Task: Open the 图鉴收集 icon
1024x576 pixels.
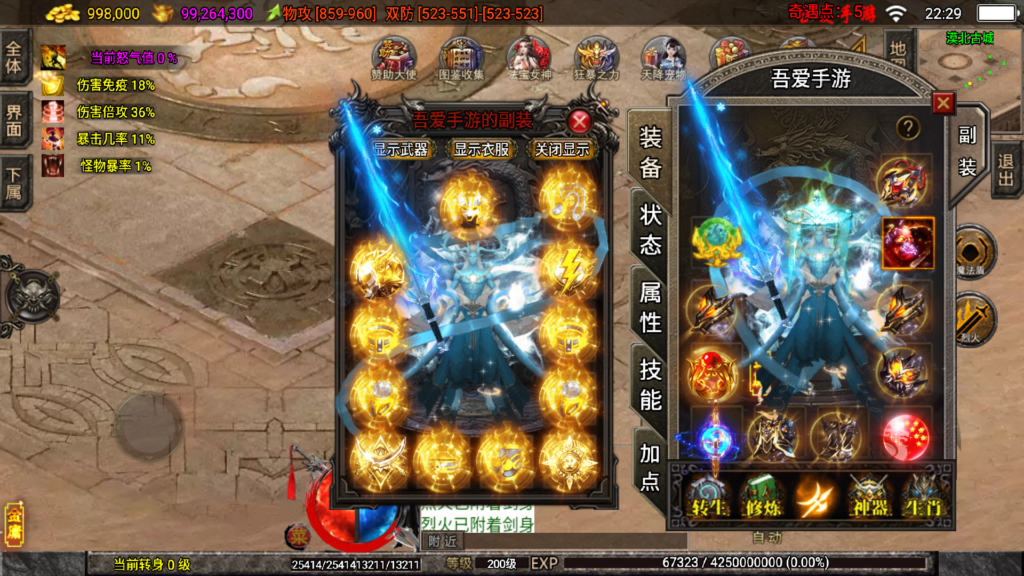Action: coord(461,58)
